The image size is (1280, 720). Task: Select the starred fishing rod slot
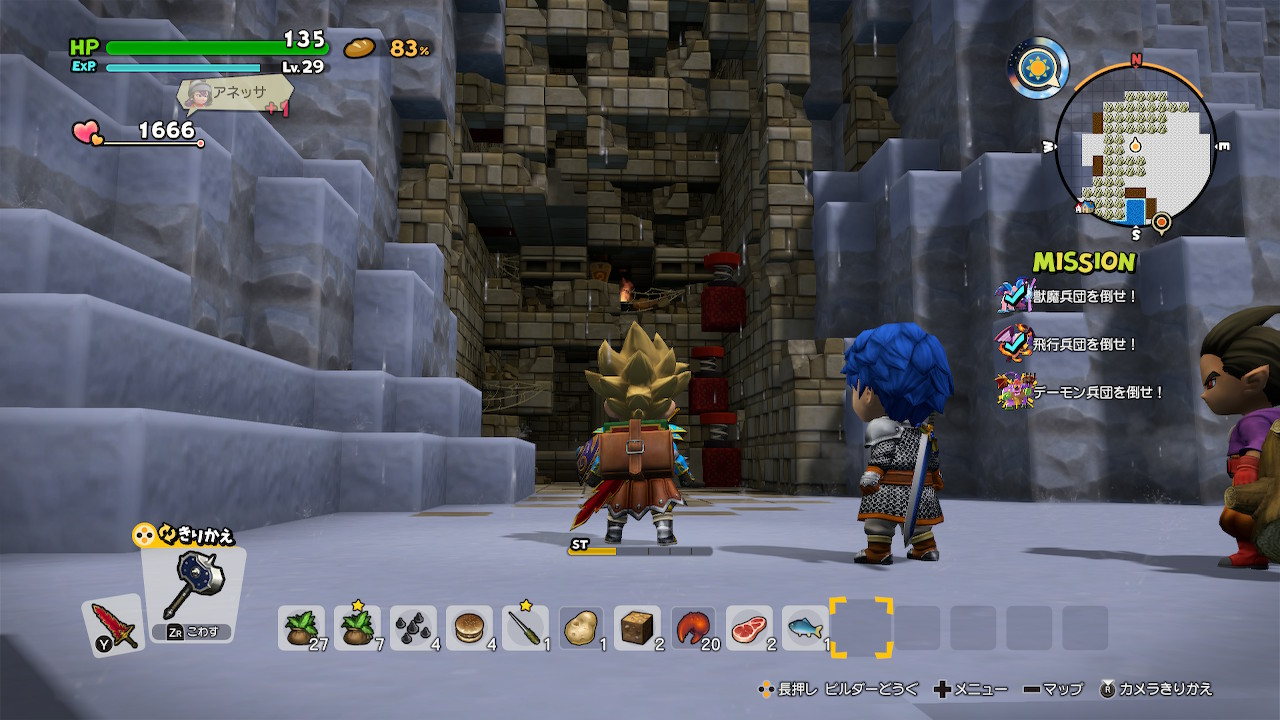525,628
